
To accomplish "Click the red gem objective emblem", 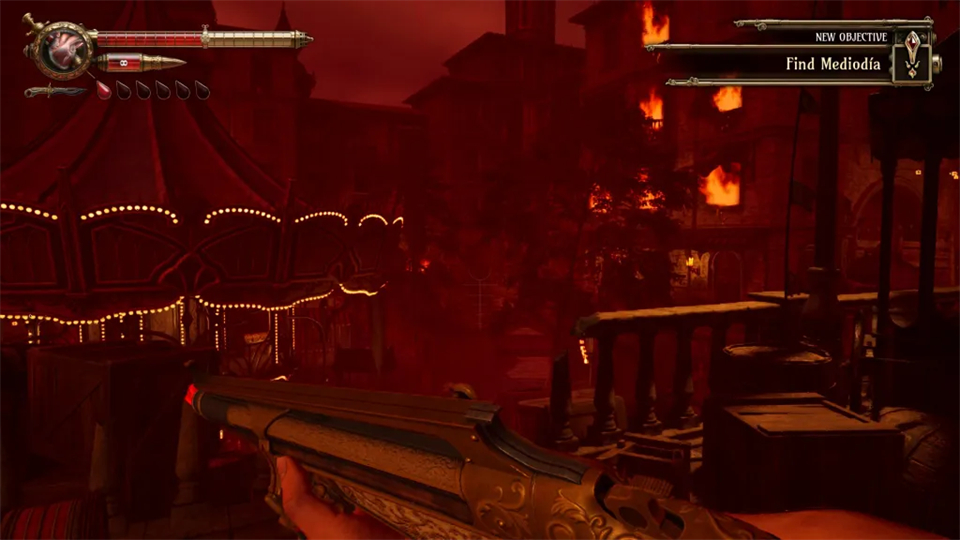I will click(912, 53).
